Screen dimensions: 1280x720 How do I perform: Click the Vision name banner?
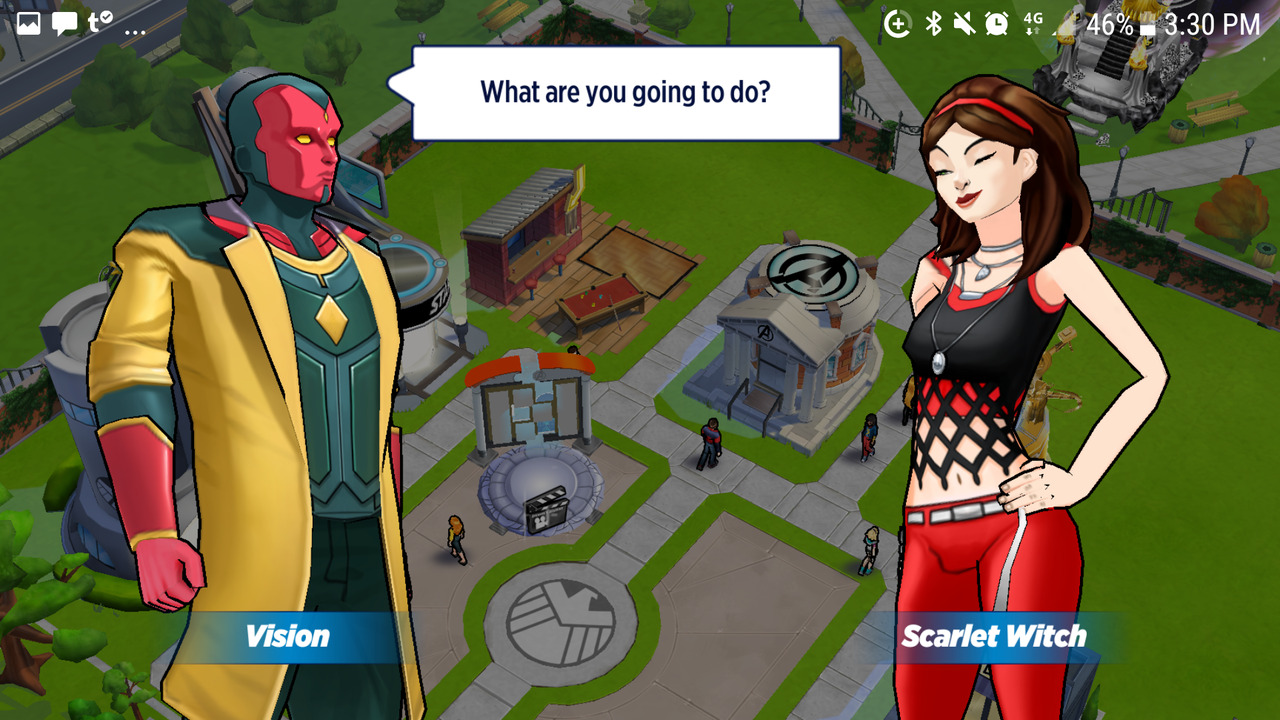[x=287, y=636]
